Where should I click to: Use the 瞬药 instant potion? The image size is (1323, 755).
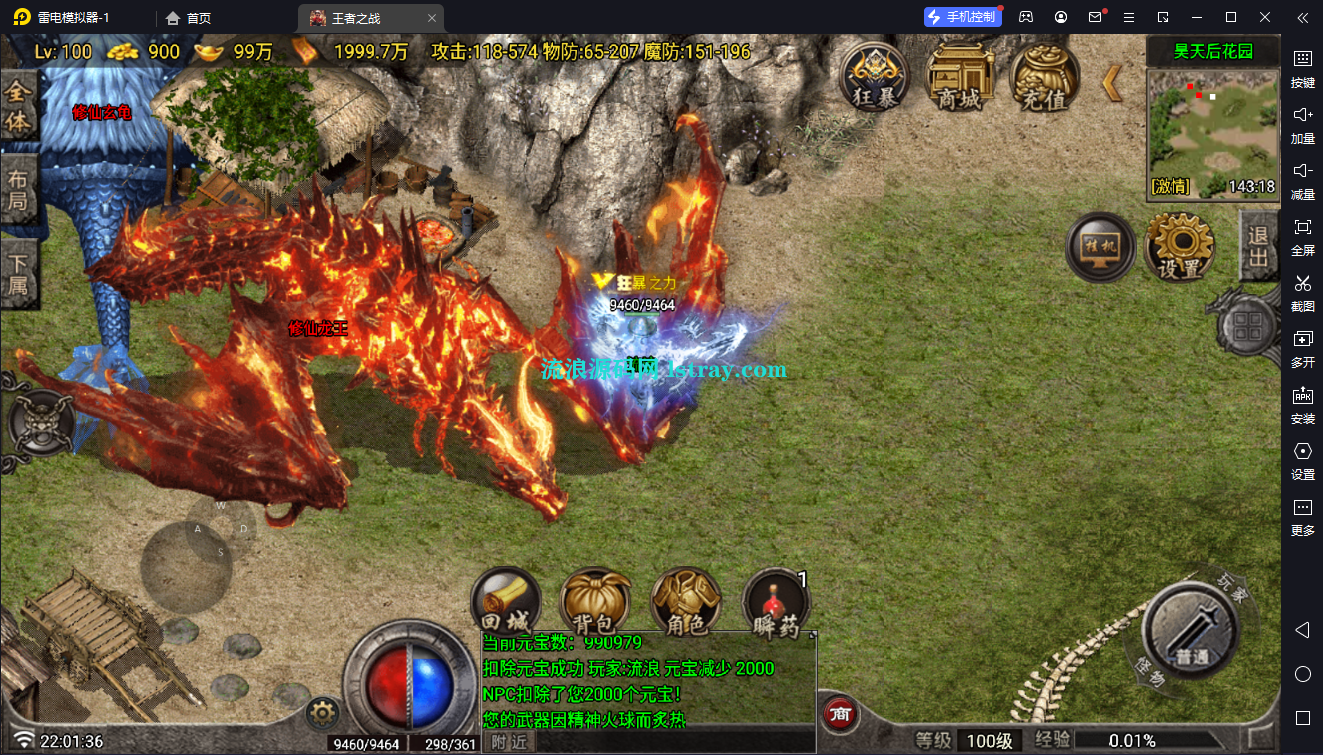pyautogui.click(x=776, y=602)
